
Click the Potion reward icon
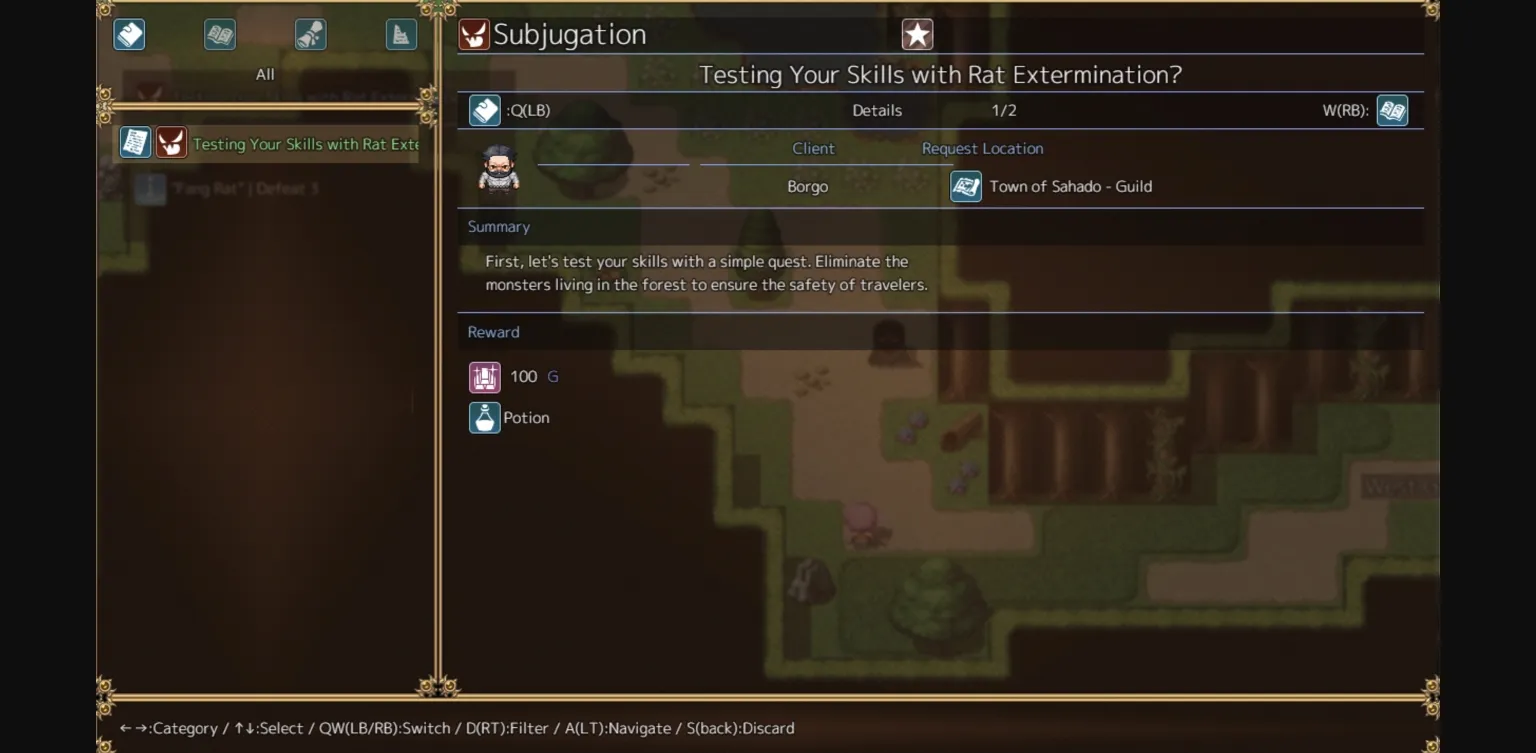coord(484,417)
